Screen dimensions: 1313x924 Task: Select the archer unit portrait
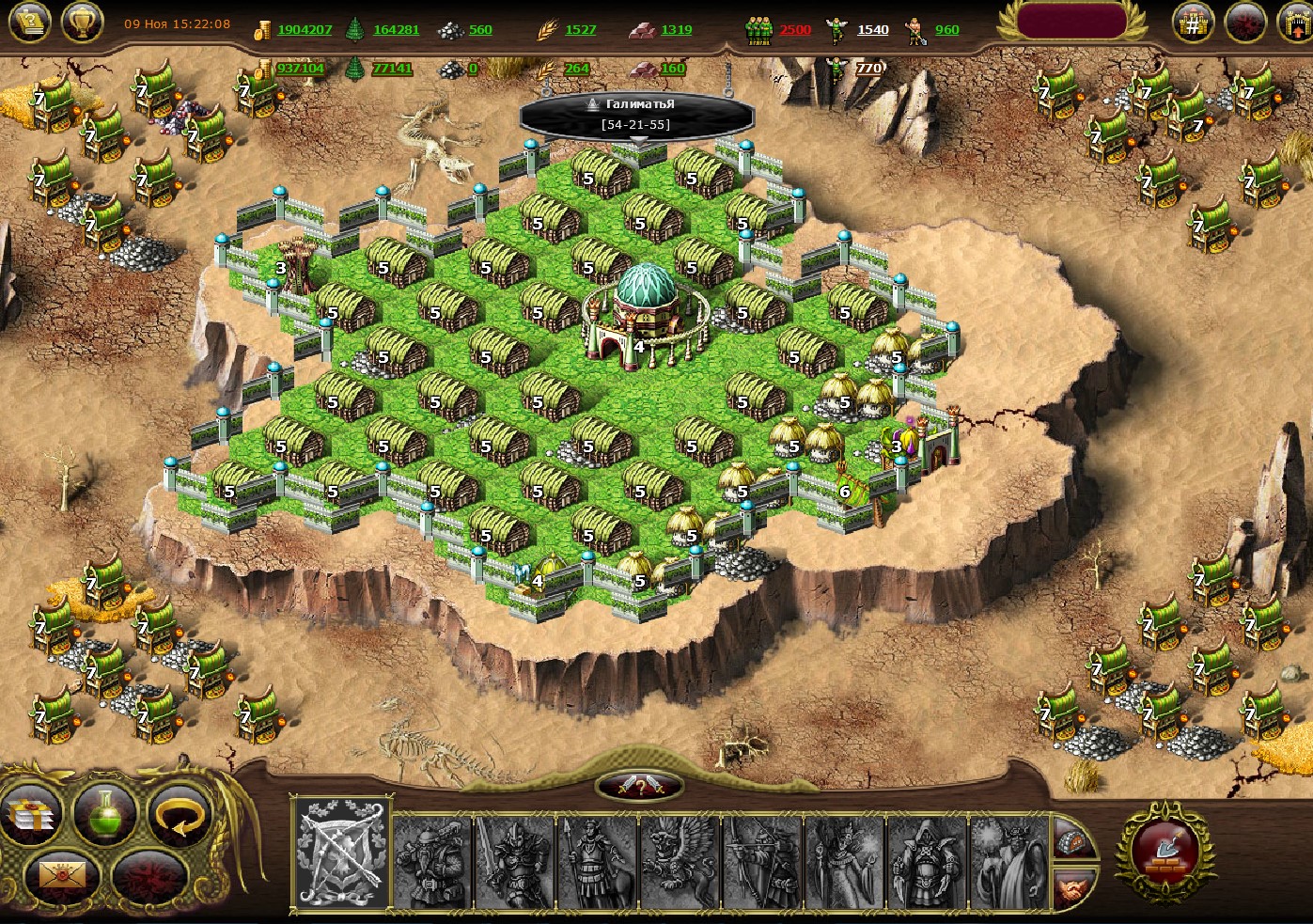click(762, 861)
